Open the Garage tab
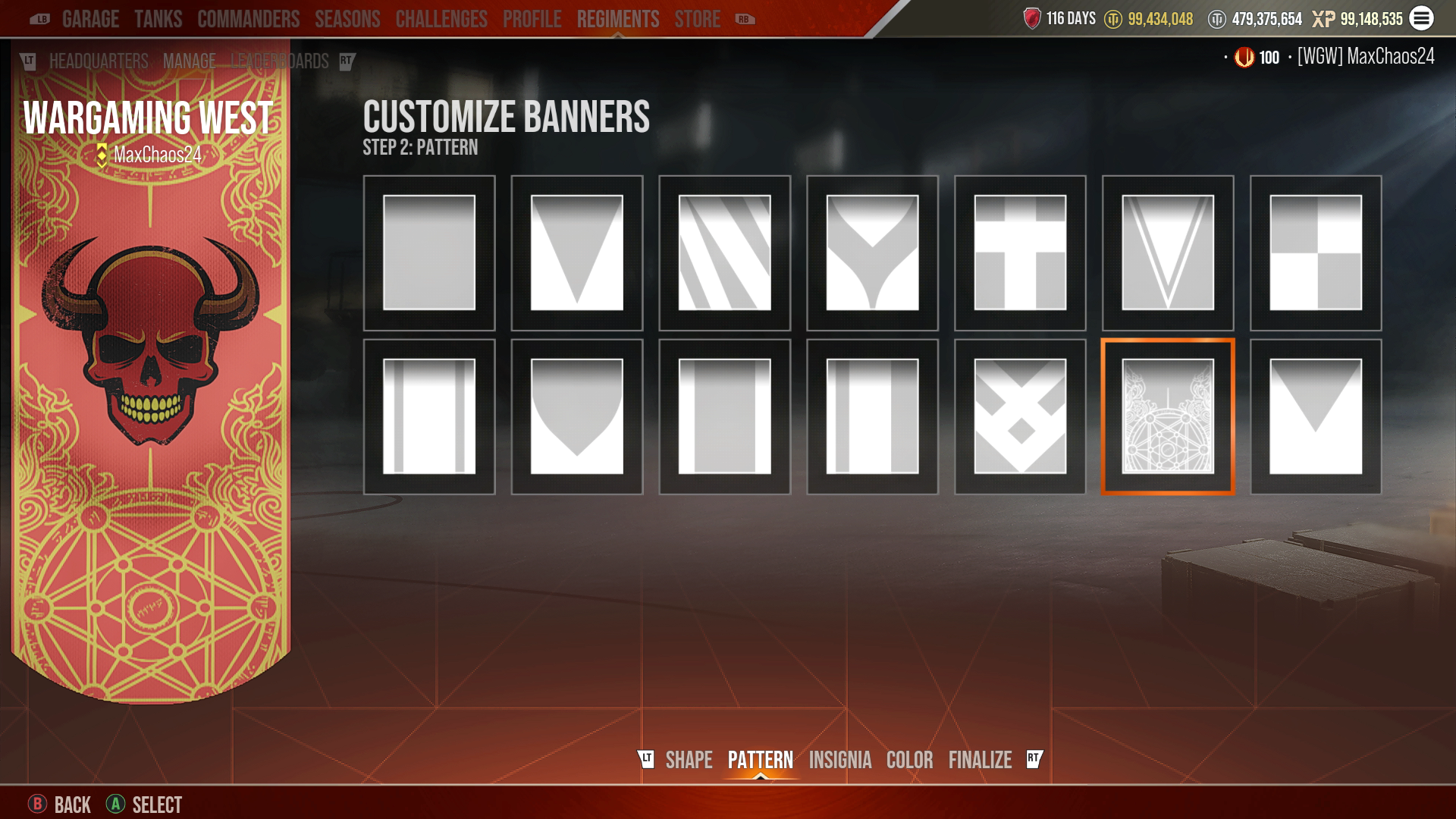This screenshot has width=1456, height=819. (x=90, y=19)
